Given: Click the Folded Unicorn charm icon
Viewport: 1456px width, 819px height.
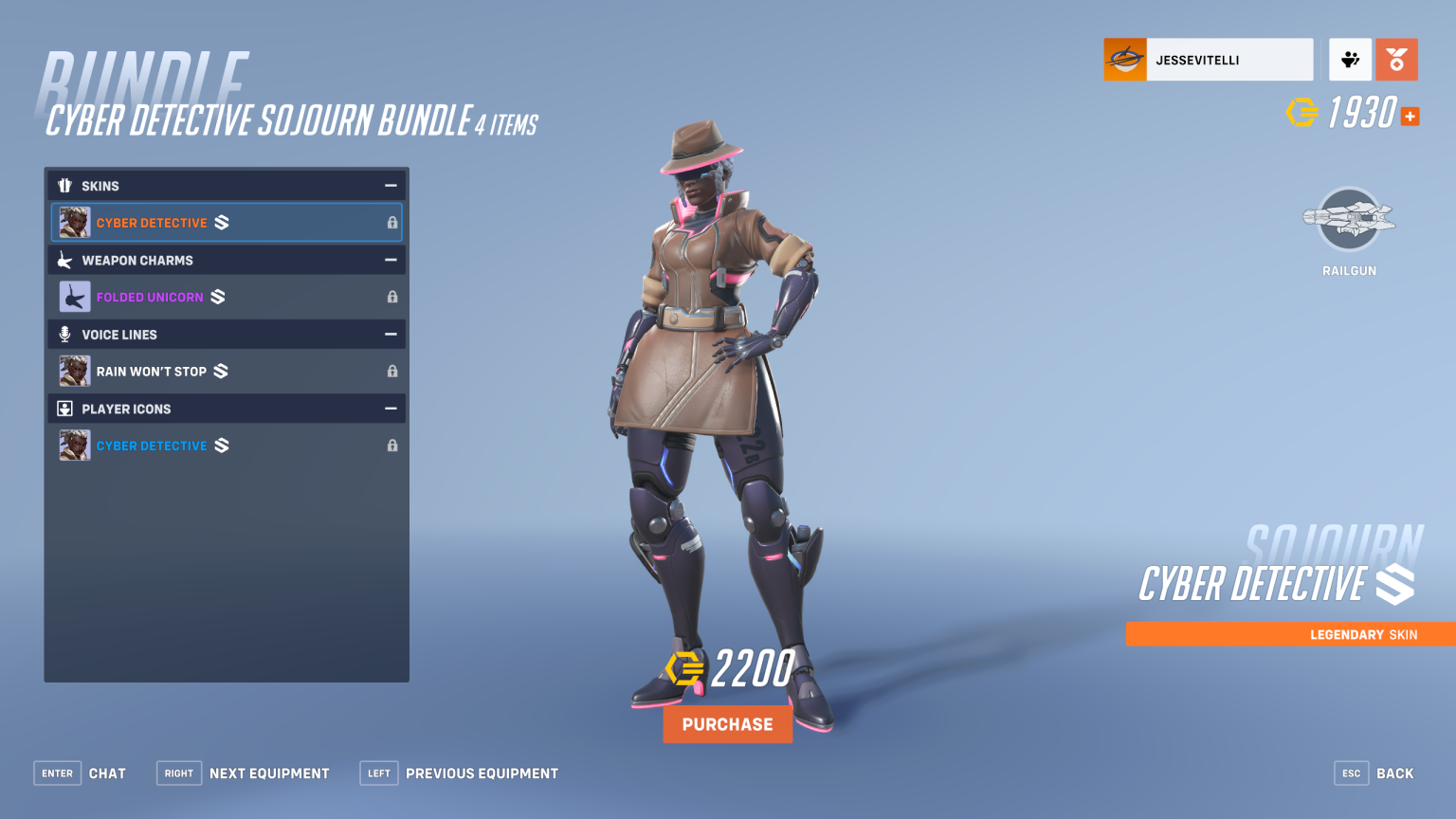Looking at the screenshot, I should point(74,296).
